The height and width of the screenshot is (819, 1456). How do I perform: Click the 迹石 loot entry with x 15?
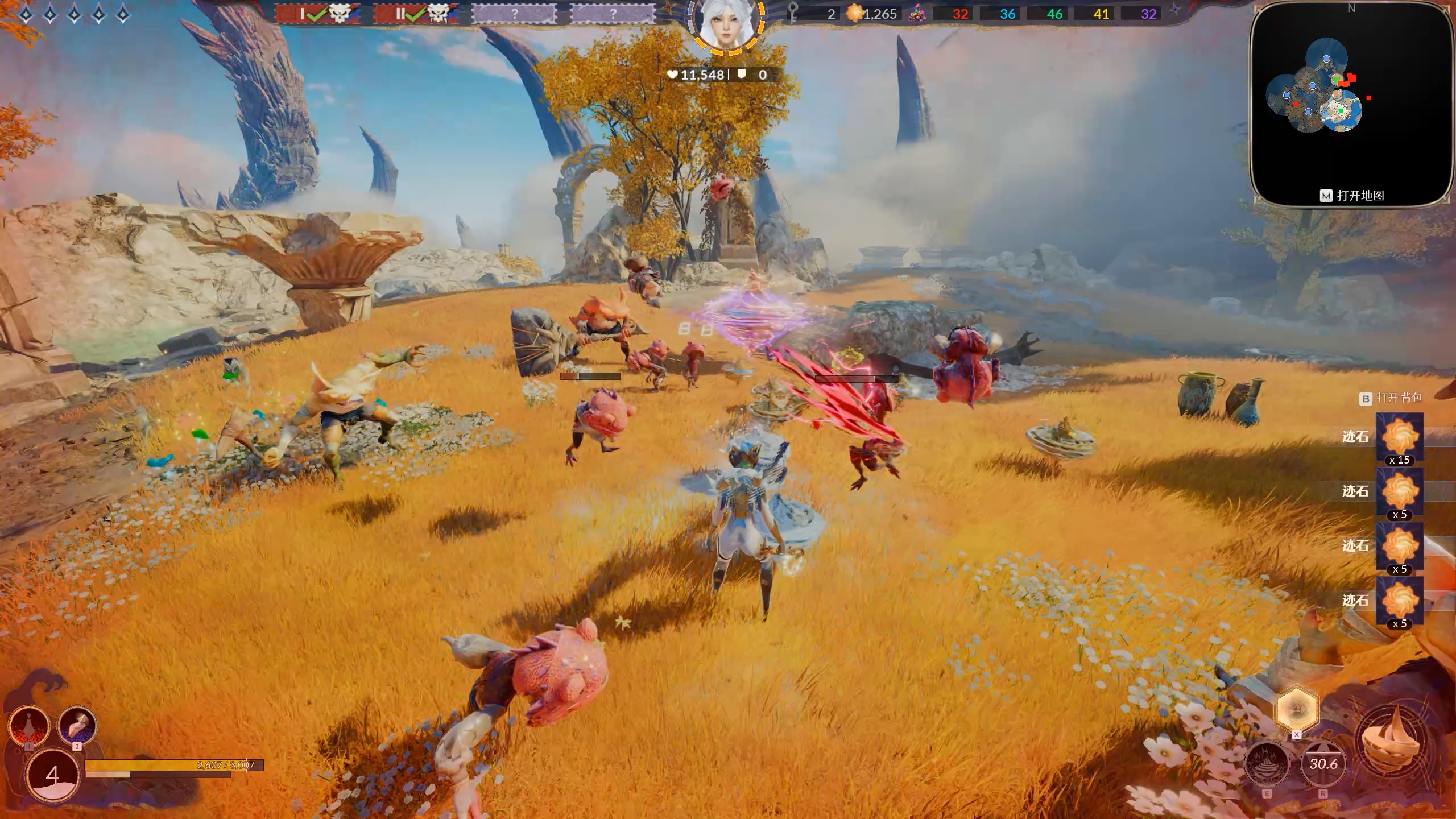1399,437
